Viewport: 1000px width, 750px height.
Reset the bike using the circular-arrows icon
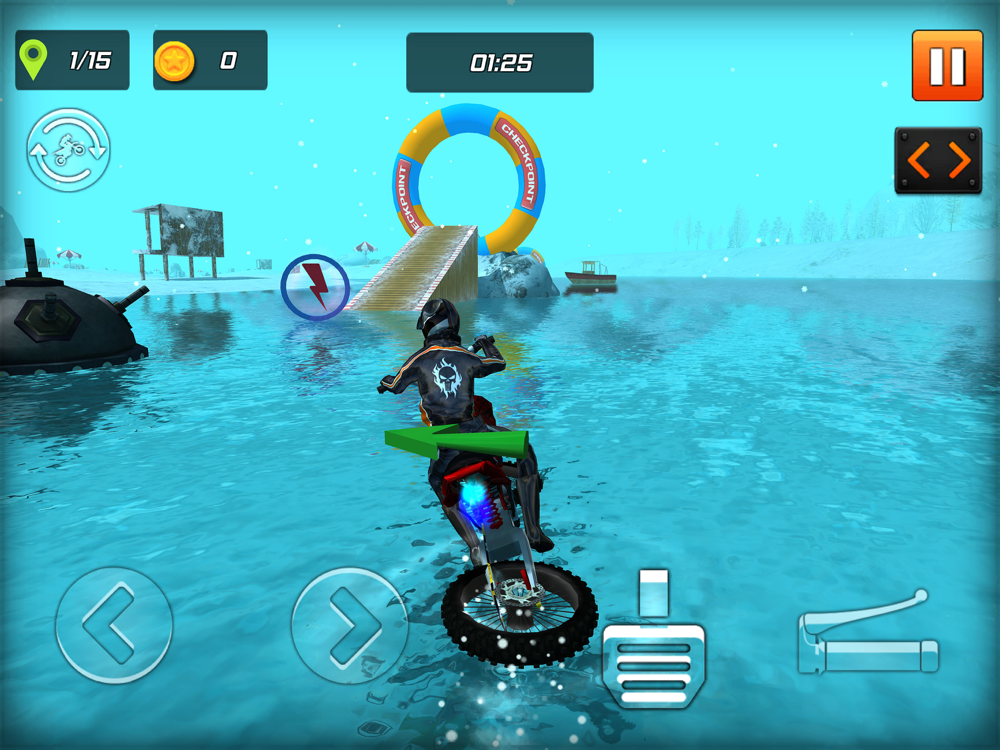(x=68, y=150)
